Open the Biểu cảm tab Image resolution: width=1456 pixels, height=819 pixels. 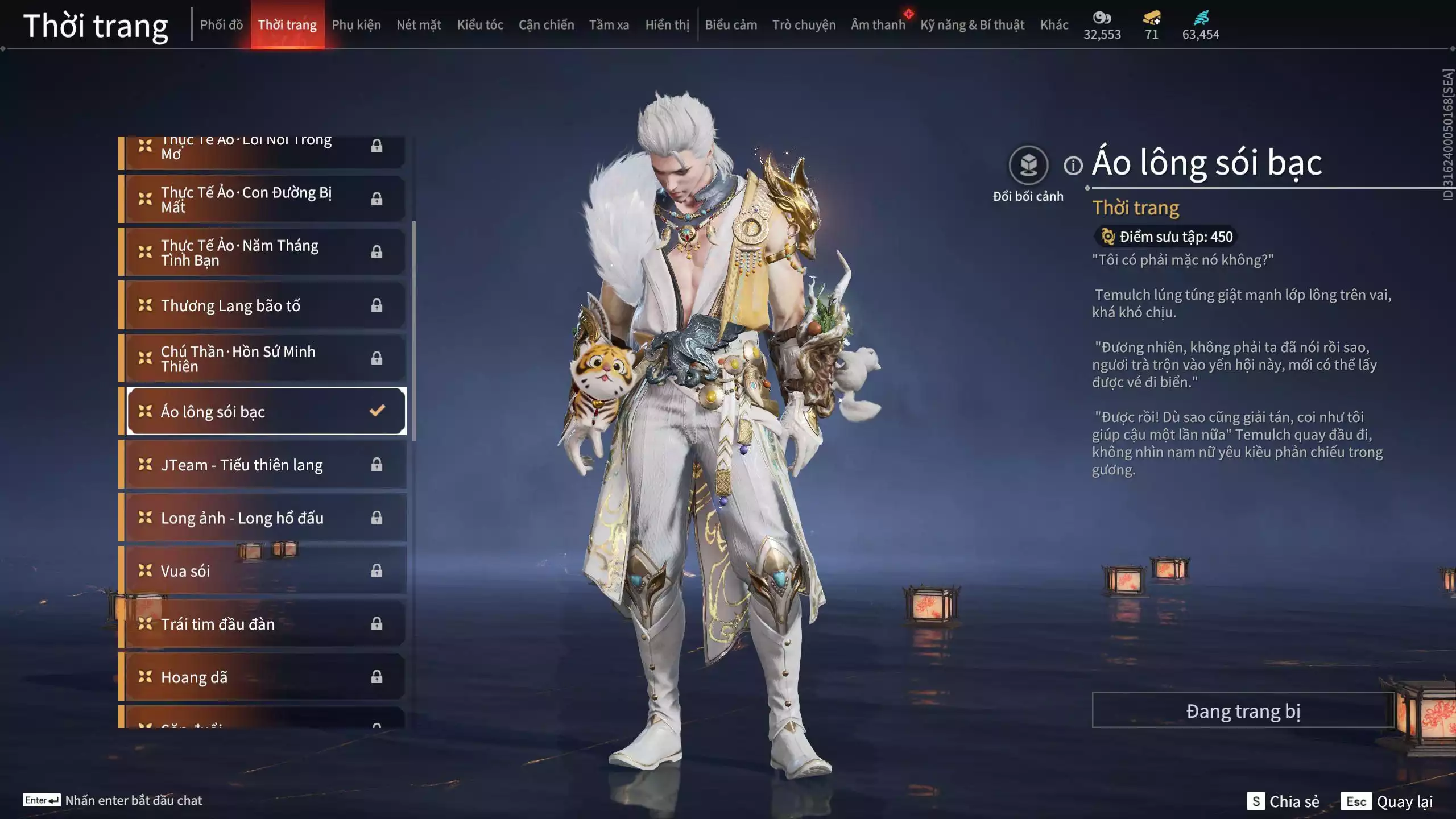tap(731, 25)
